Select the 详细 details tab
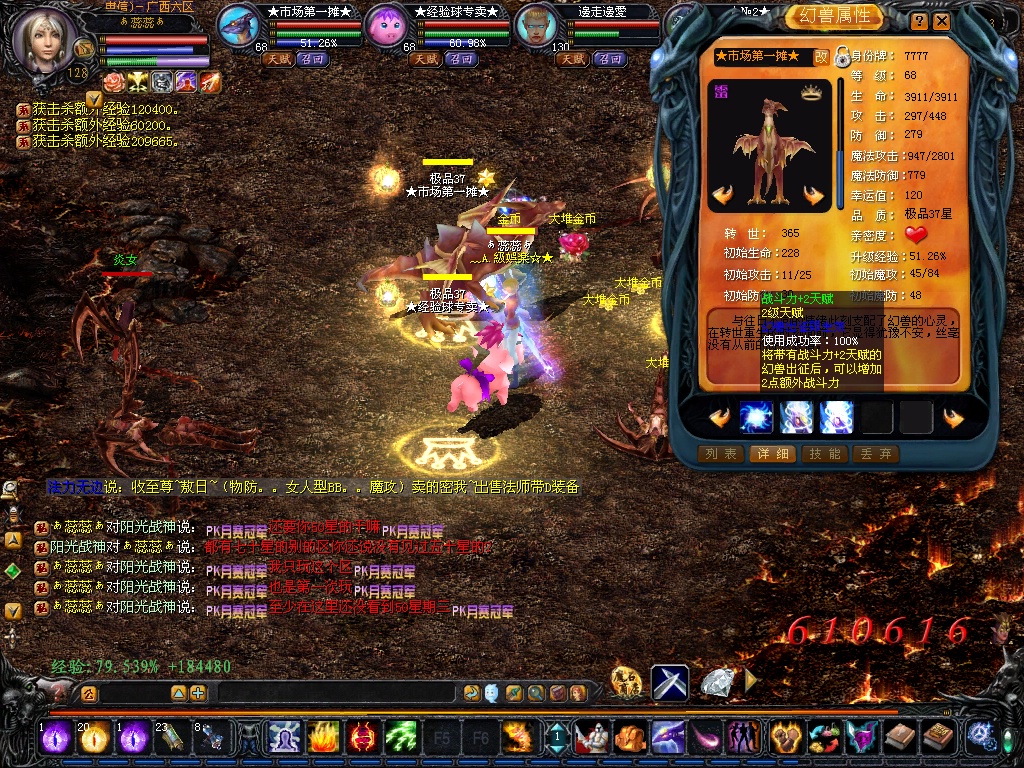Screen dimensions: 1024x768 [771, 454]
